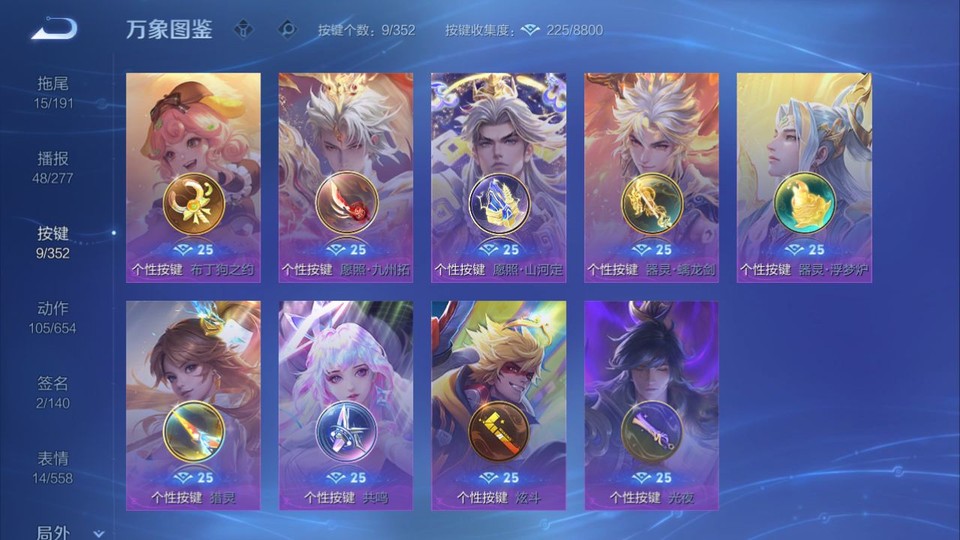Screen dimensions: 960x540
Task: Select the 共鸣 key skin card
Action: pos(346,405)
